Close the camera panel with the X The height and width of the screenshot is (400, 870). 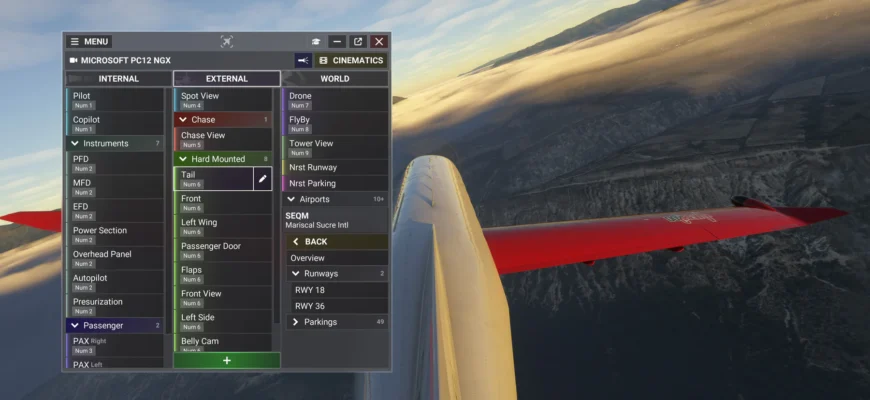click(379, 42)
